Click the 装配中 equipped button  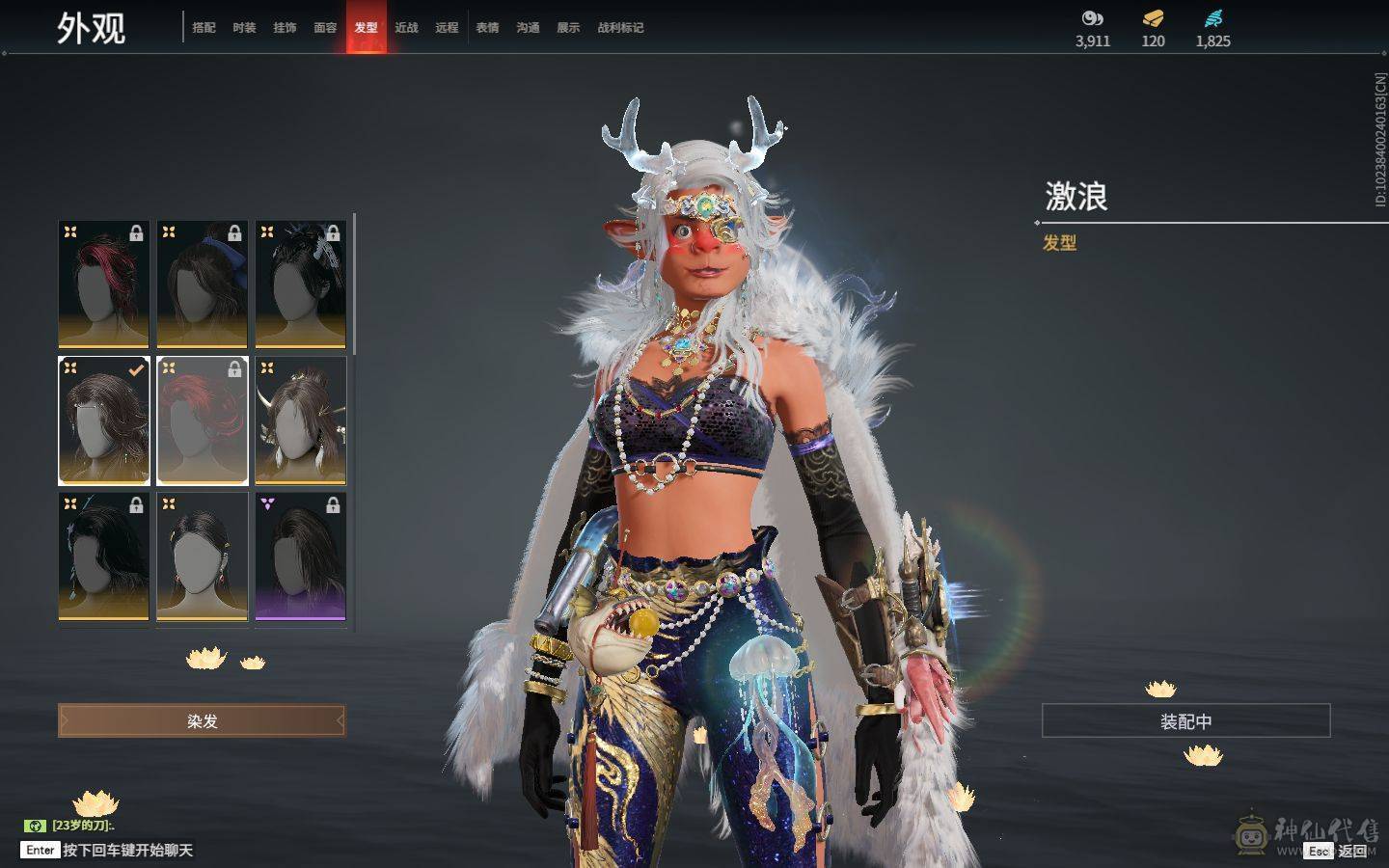1185,721
